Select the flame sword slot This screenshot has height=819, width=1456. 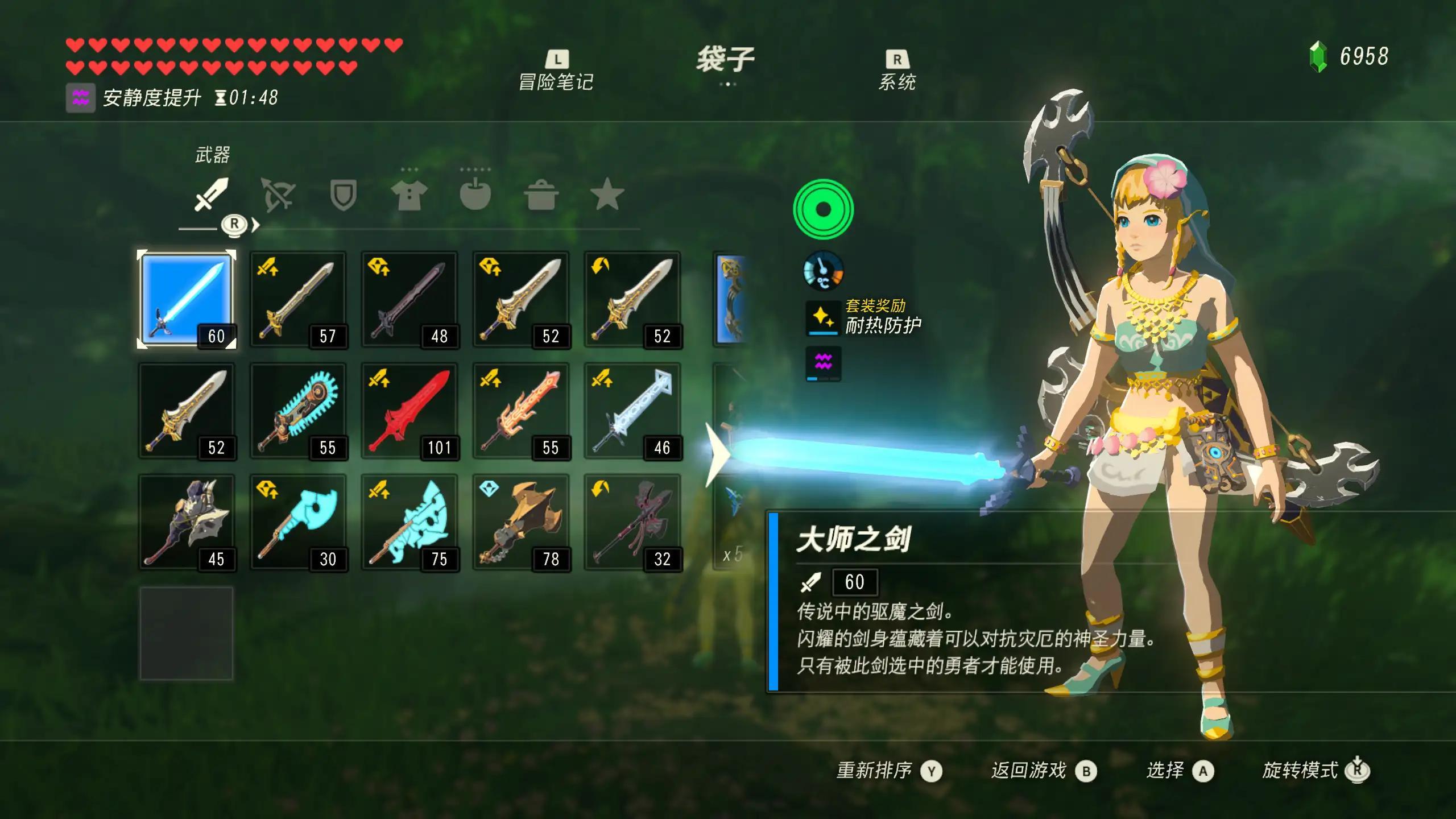click(521, 411)
